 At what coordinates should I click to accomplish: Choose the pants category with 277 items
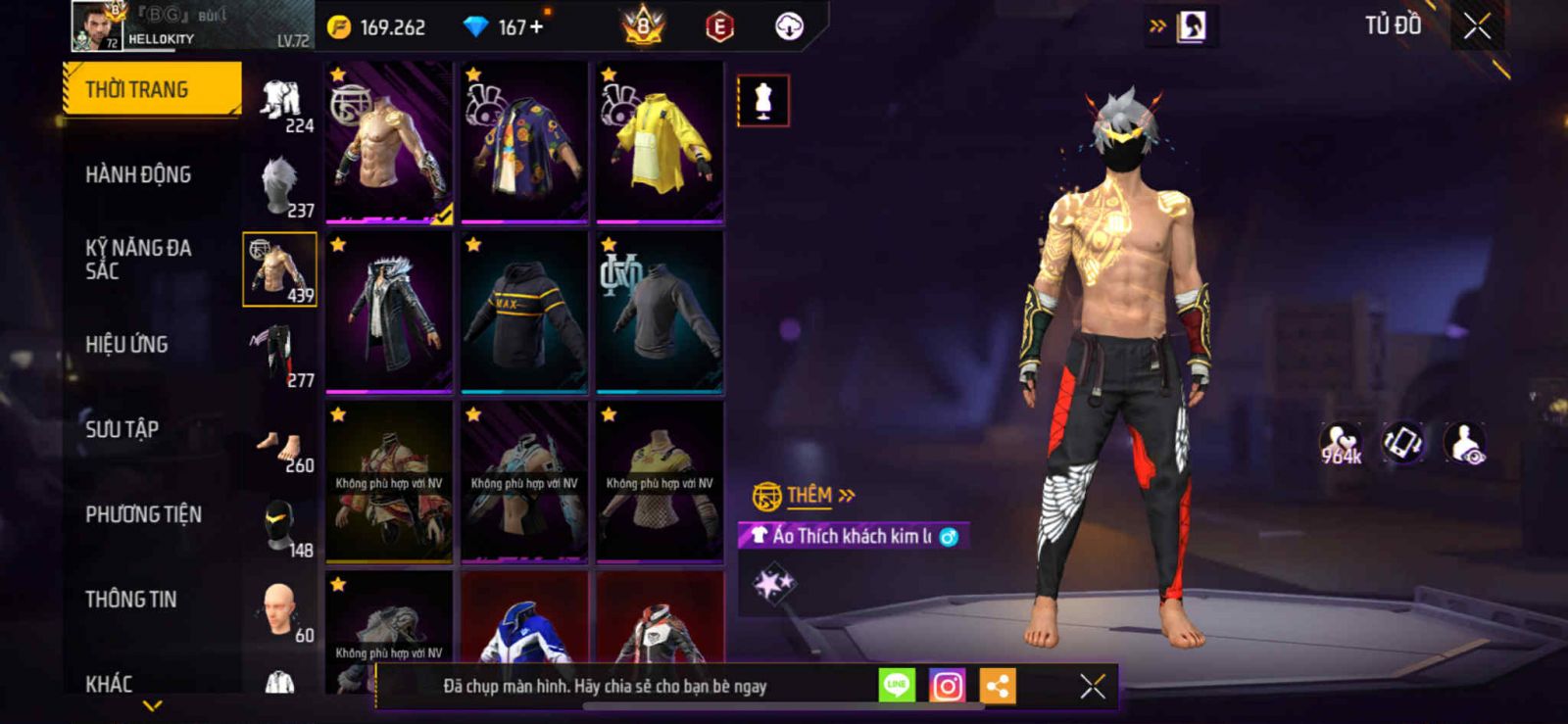(x=280, y=355)
